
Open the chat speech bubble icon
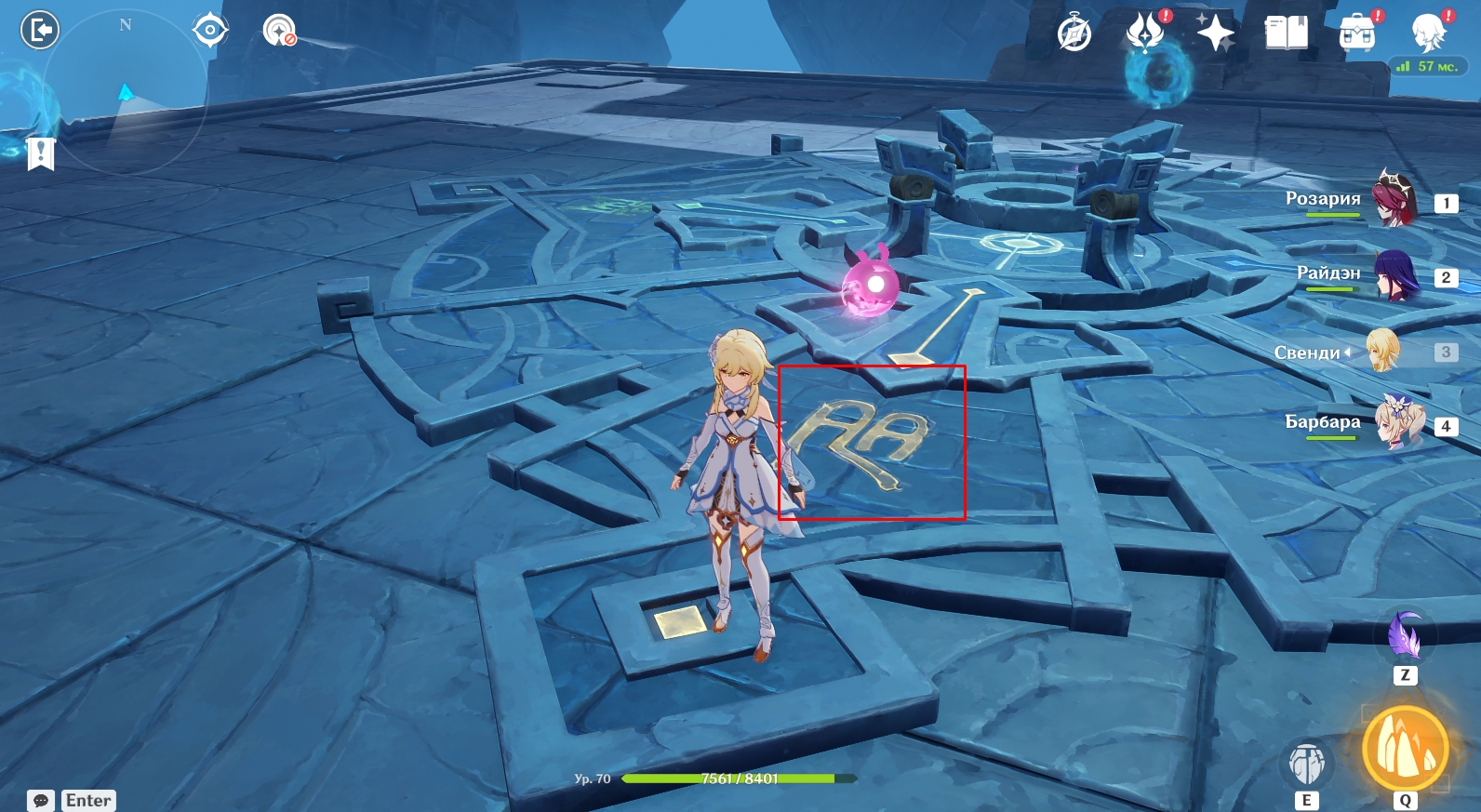41,801
